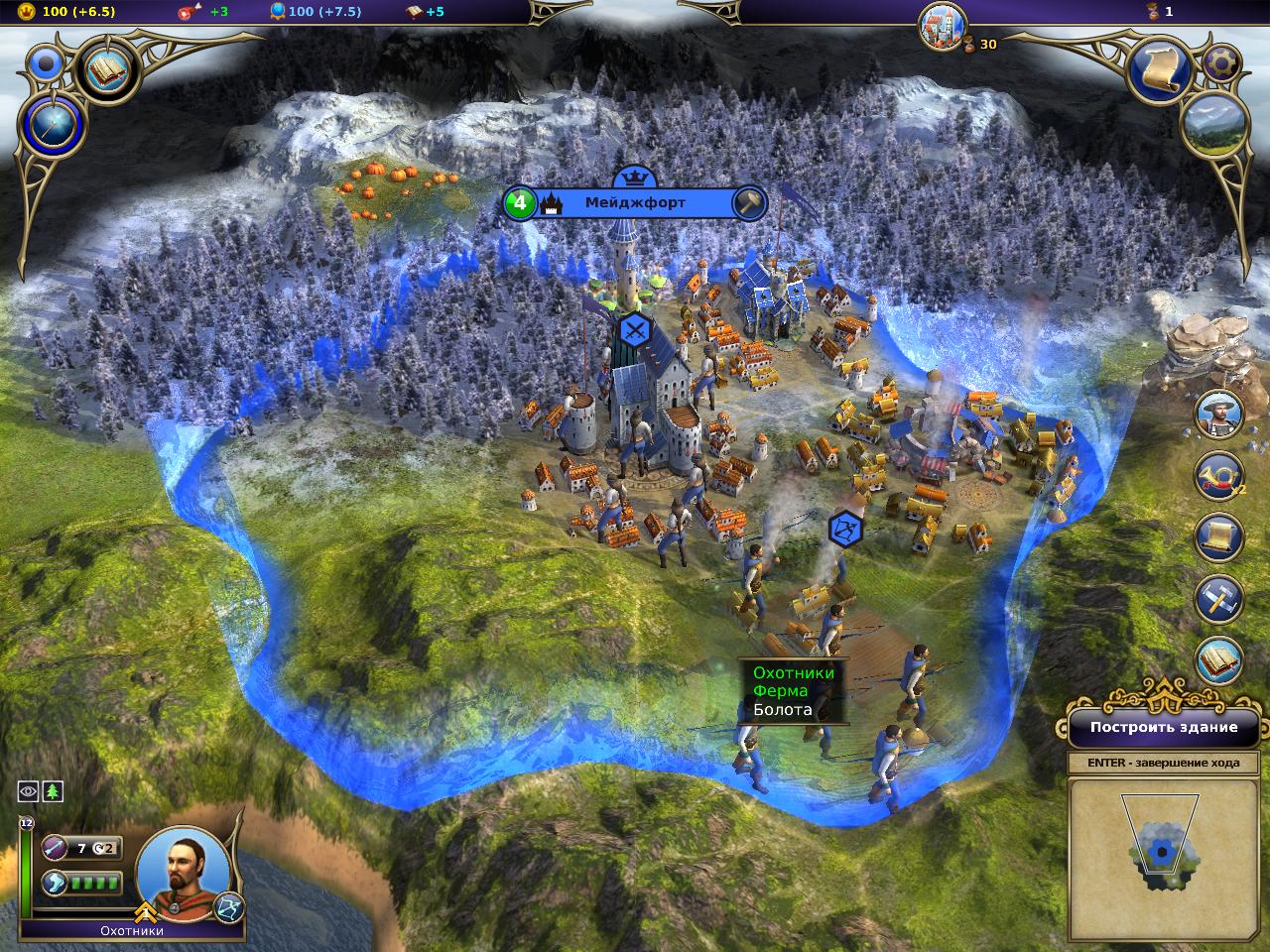Viewport: 1270px width, 952px height.
Task: Open the red book side button
Action: pos(1216,660)
